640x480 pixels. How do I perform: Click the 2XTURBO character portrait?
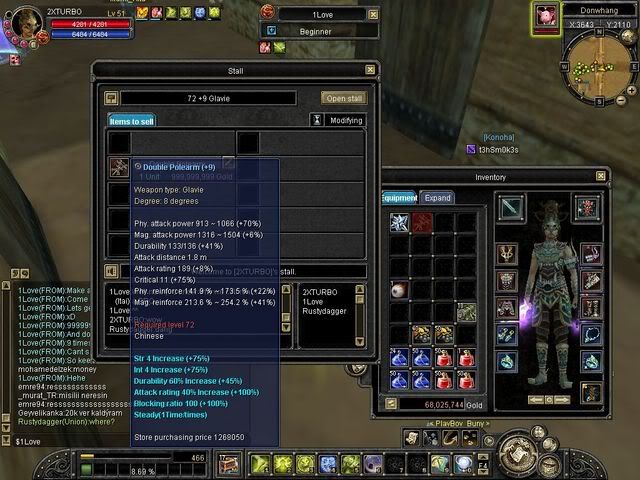pyautogui.click(x=22, y=22)
